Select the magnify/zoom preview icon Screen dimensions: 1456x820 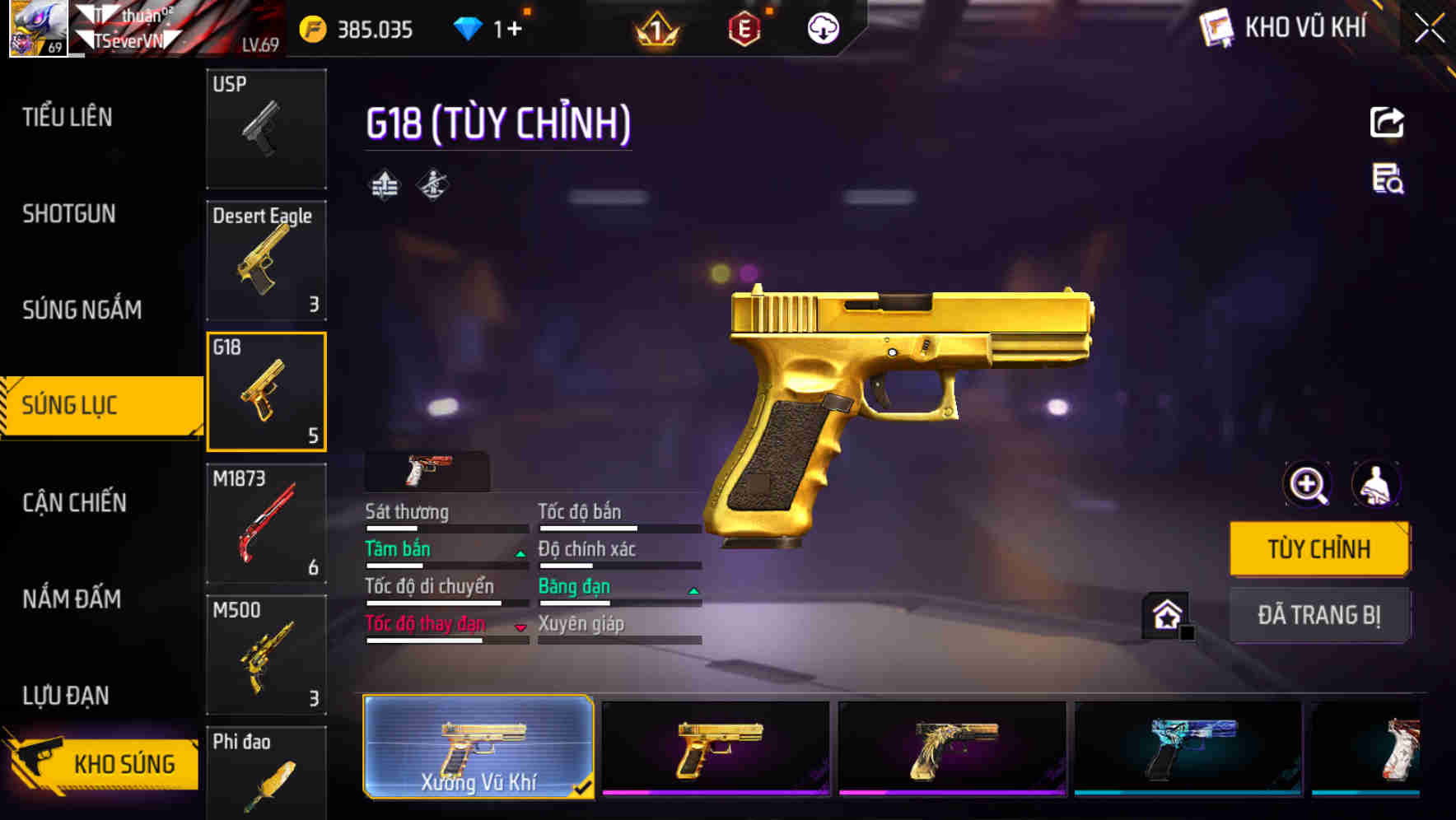[1305, 485]
